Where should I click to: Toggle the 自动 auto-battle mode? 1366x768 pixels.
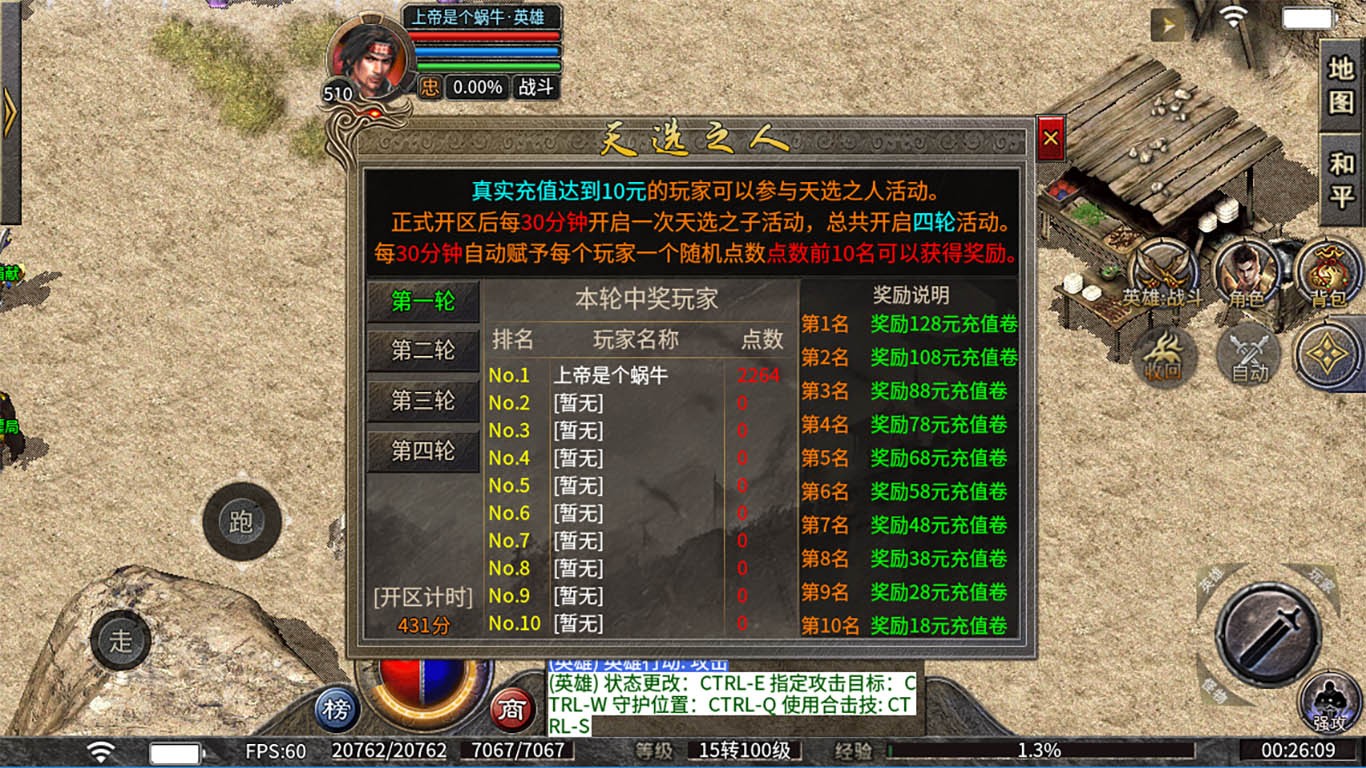pyautogui.click(x=1246, y=356)
